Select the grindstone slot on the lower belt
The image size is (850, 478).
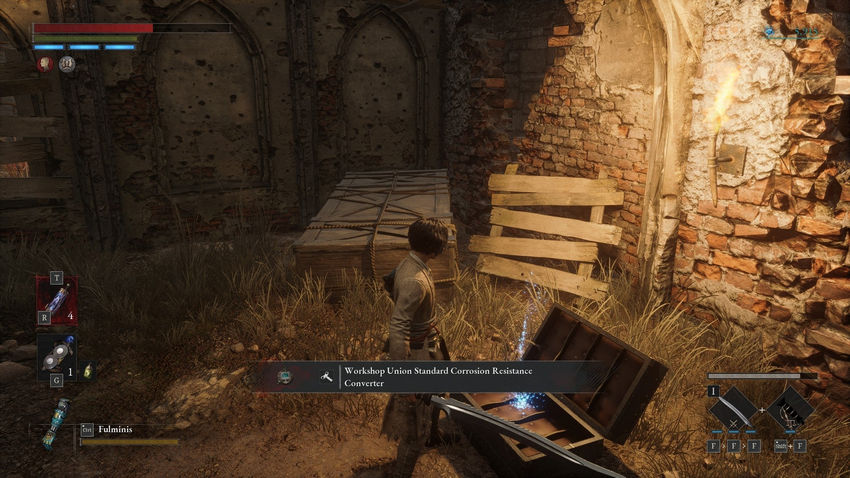(x=55, y=355)
